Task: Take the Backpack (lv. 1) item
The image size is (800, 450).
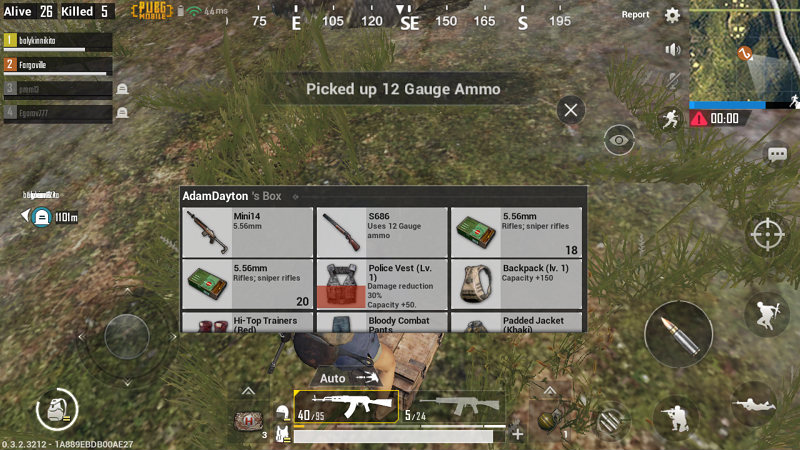Action: (515, 284)
